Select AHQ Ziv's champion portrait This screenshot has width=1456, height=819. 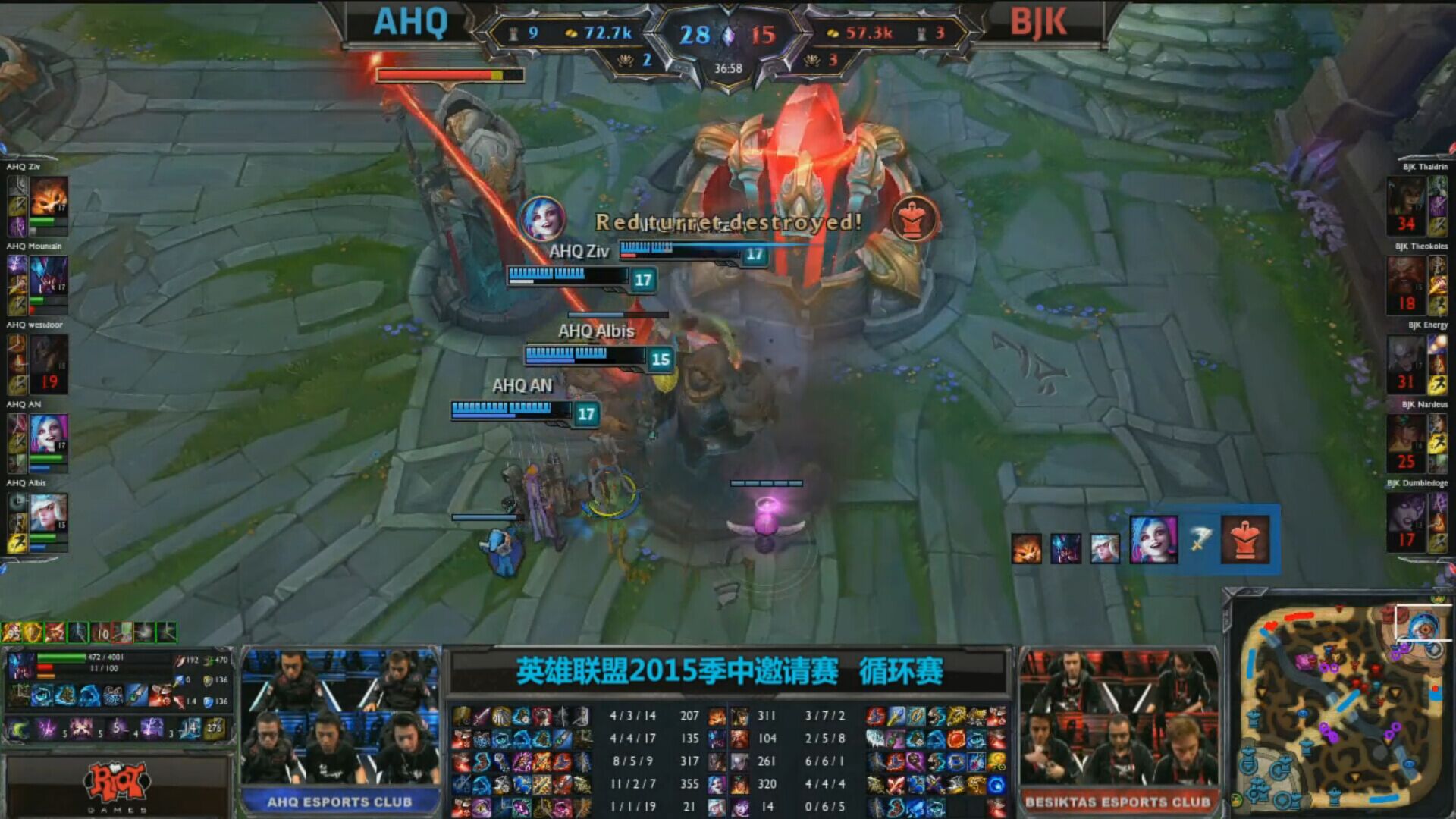point(49,199)
